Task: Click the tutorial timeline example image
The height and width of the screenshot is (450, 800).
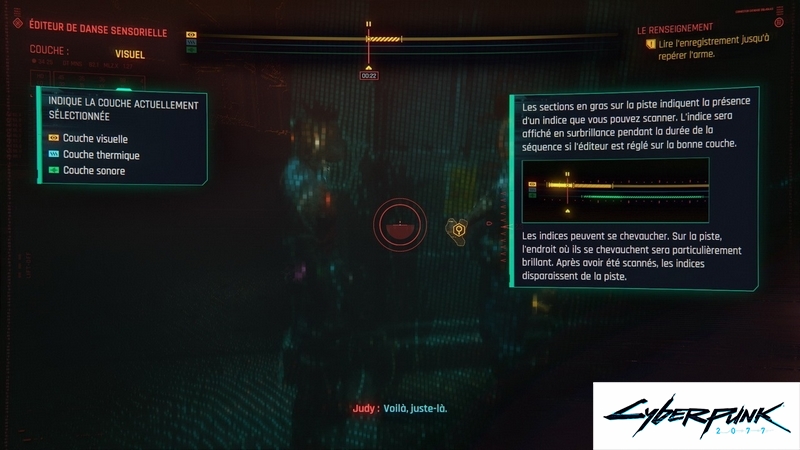Action: point(615,190)
